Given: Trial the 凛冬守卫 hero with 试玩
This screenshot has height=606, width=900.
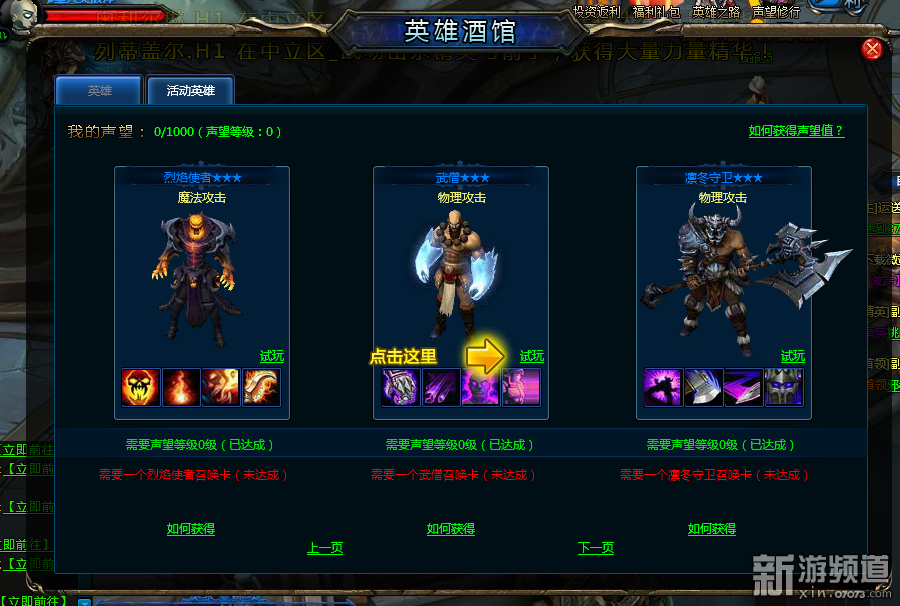Looking at the screenshot, I should 793,356.
